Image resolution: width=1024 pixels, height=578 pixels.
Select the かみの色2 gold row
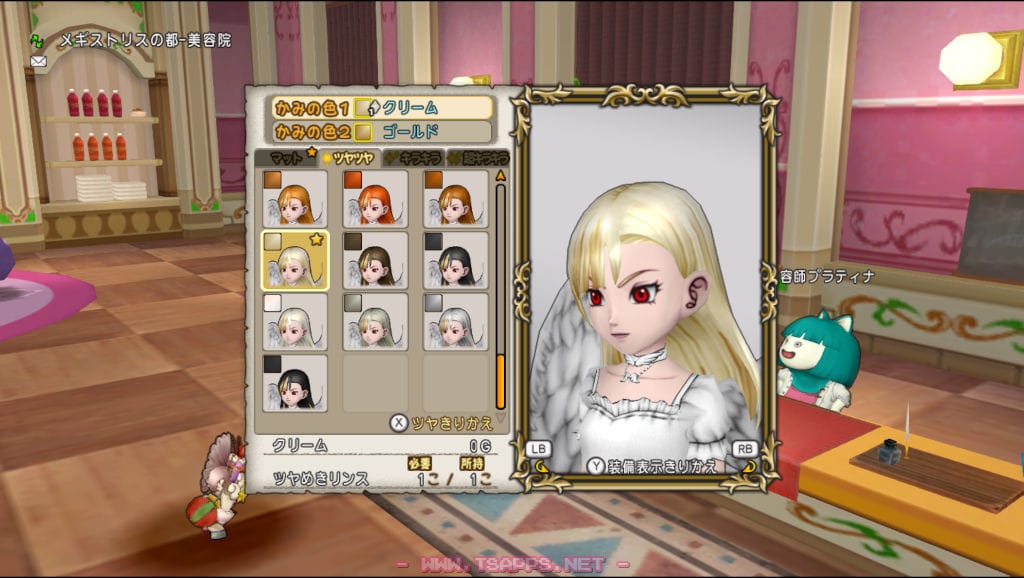[380, 131]
